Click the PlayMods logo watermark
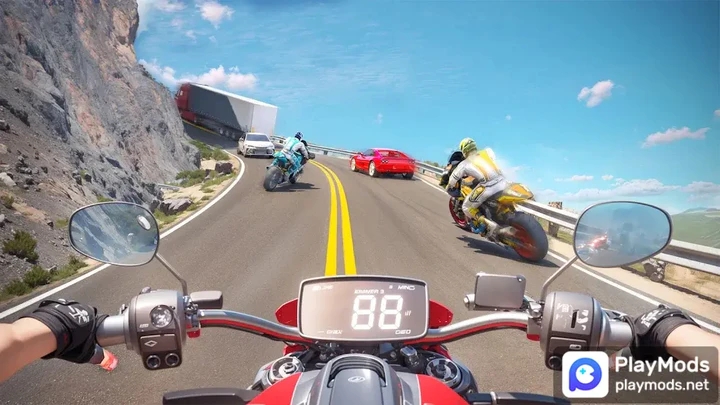 (x=585, y=374)
